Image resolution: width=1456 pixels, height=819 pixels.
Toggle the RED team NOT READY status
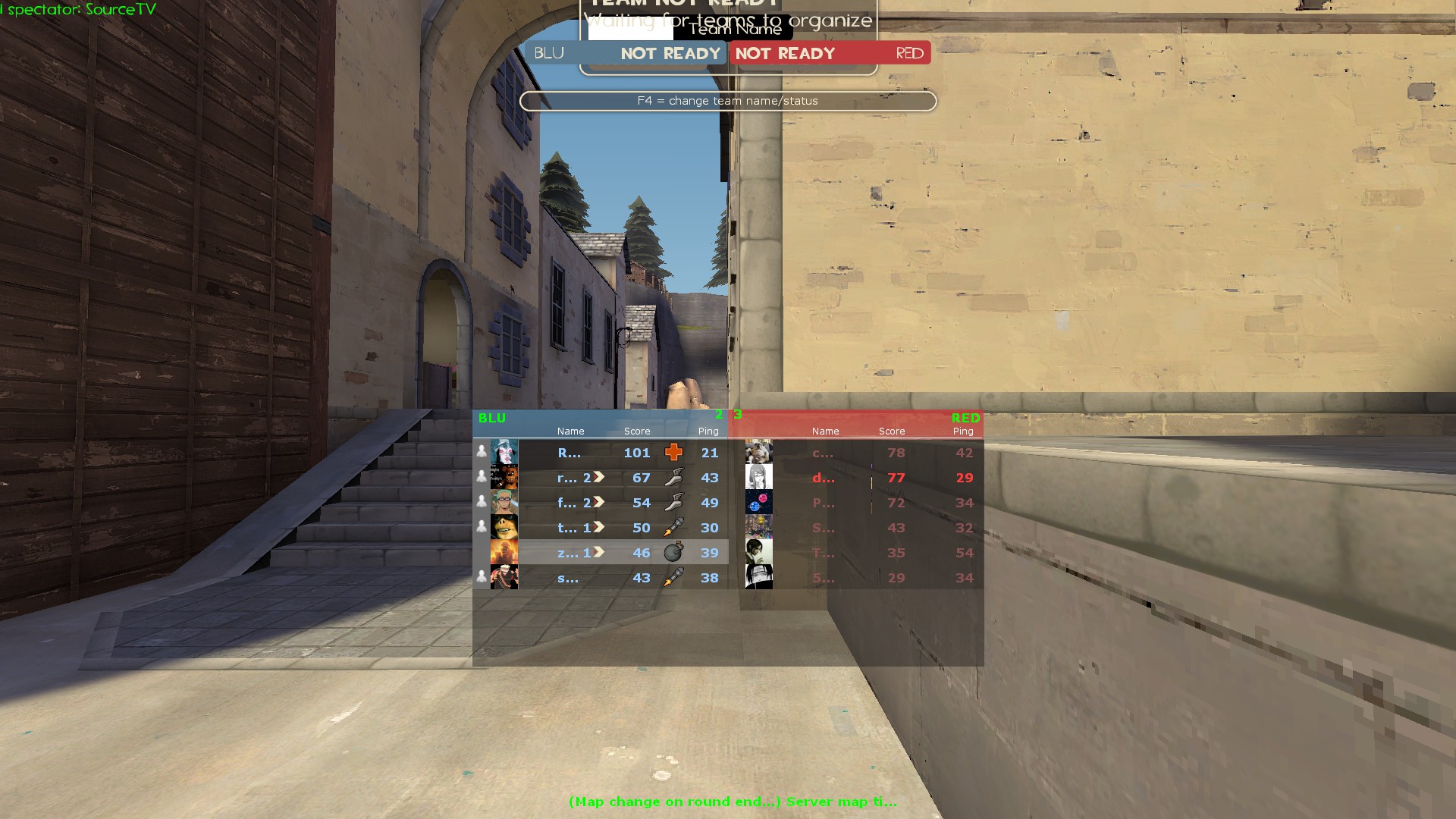click(x=830, y=53)
